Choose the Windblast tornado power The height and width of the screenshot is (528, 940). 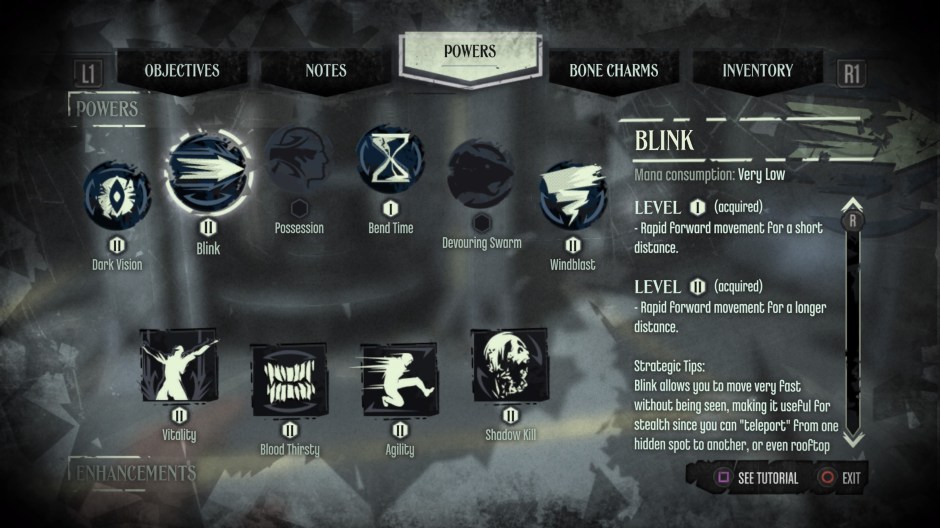coord(573,196)
